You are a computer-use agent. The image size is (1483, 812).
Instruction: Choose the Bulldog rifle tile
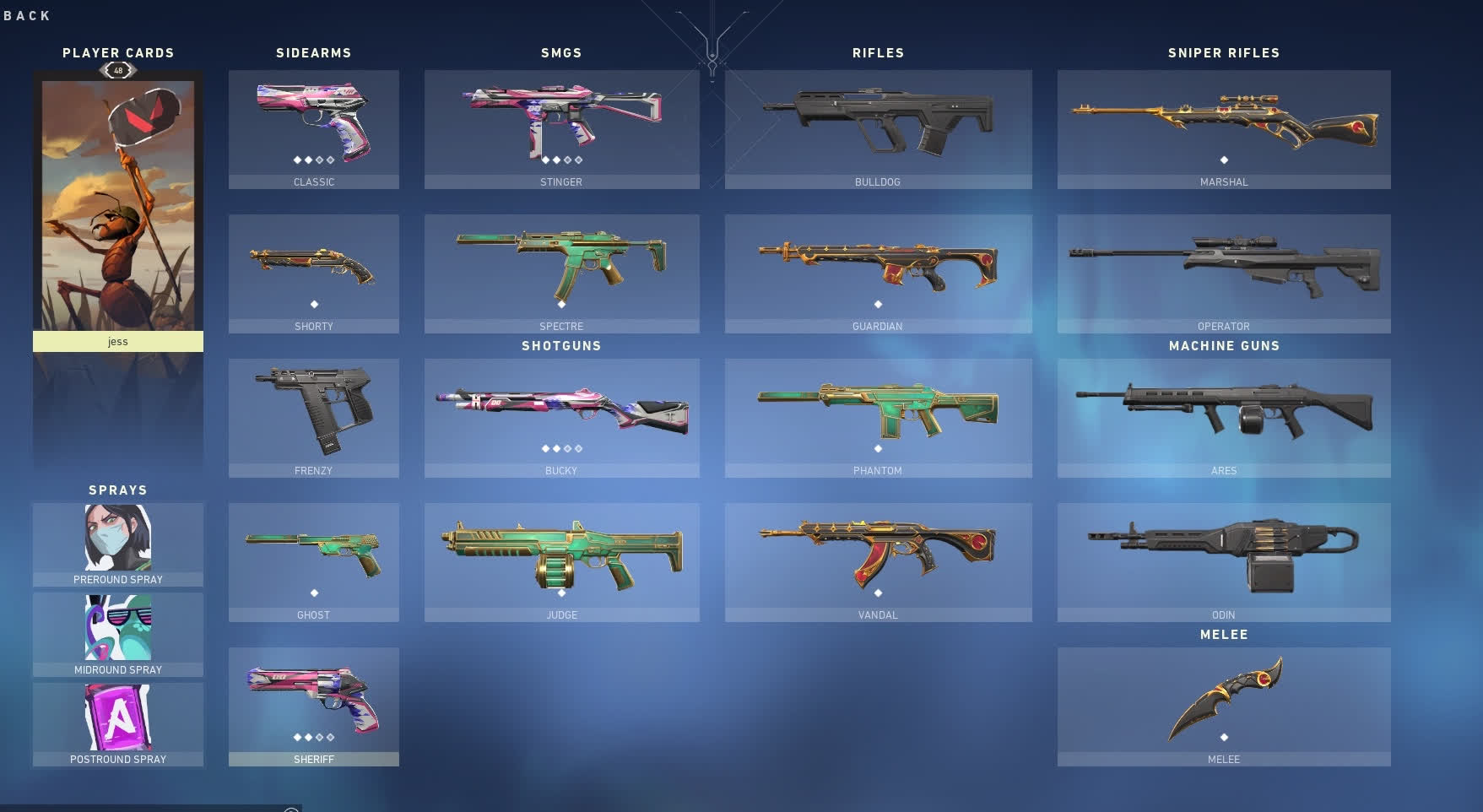pos(878,128)
